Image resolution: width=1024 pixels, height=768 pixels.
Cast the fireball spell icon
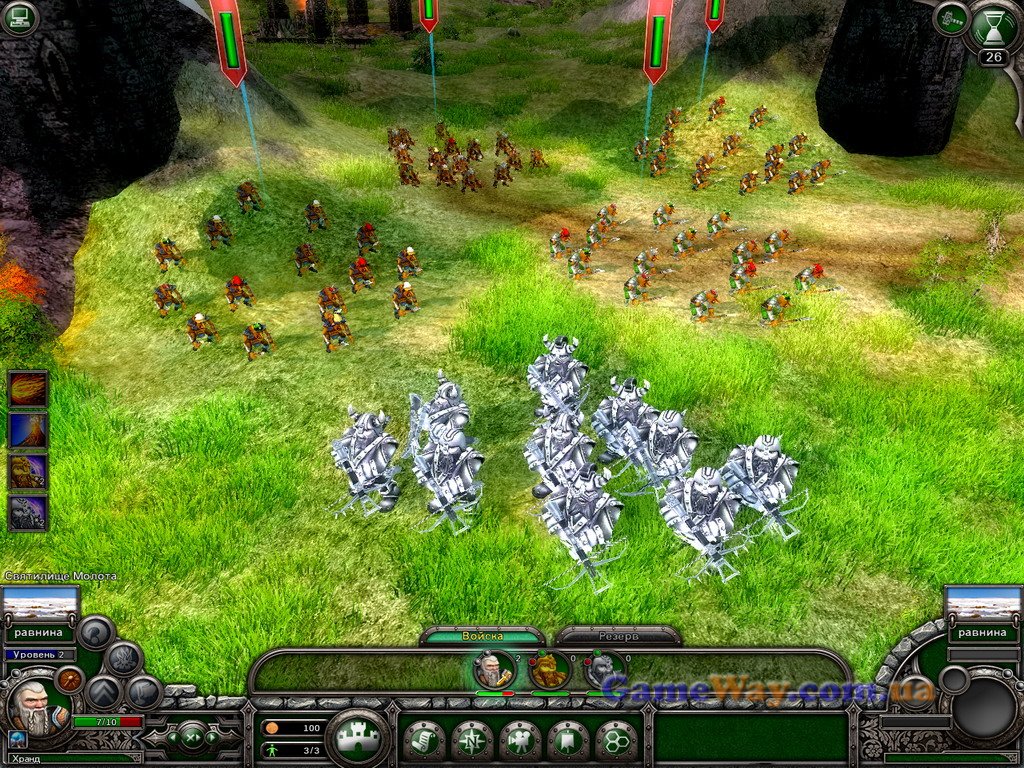(x=27, y=388)
